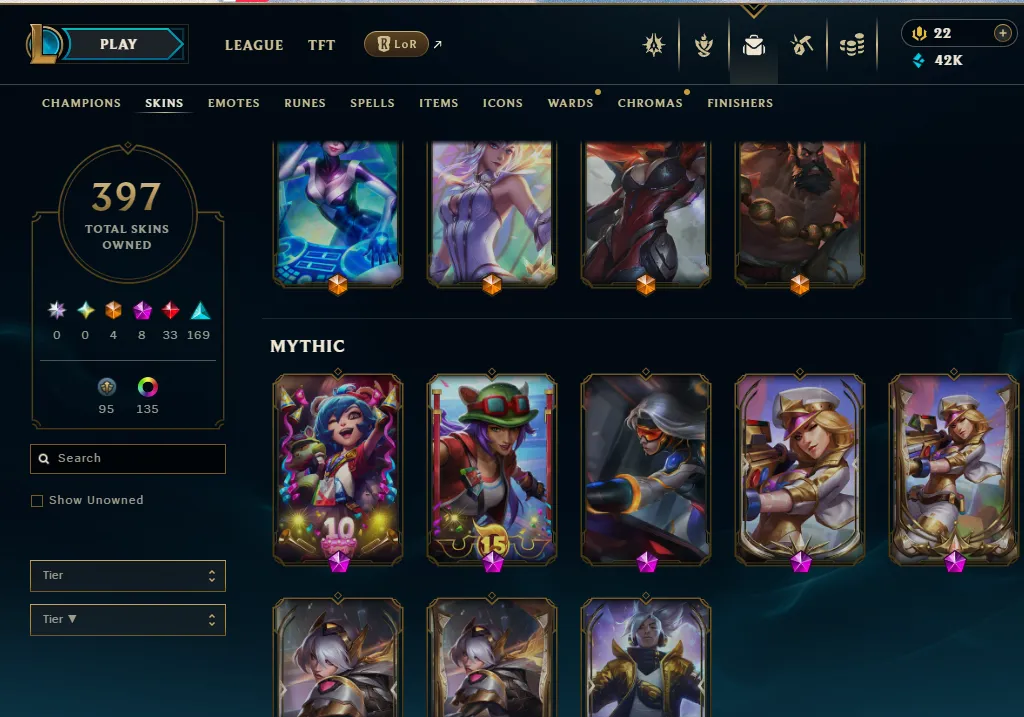
Task: View the Chromas tab
Action: coord(650,103)
